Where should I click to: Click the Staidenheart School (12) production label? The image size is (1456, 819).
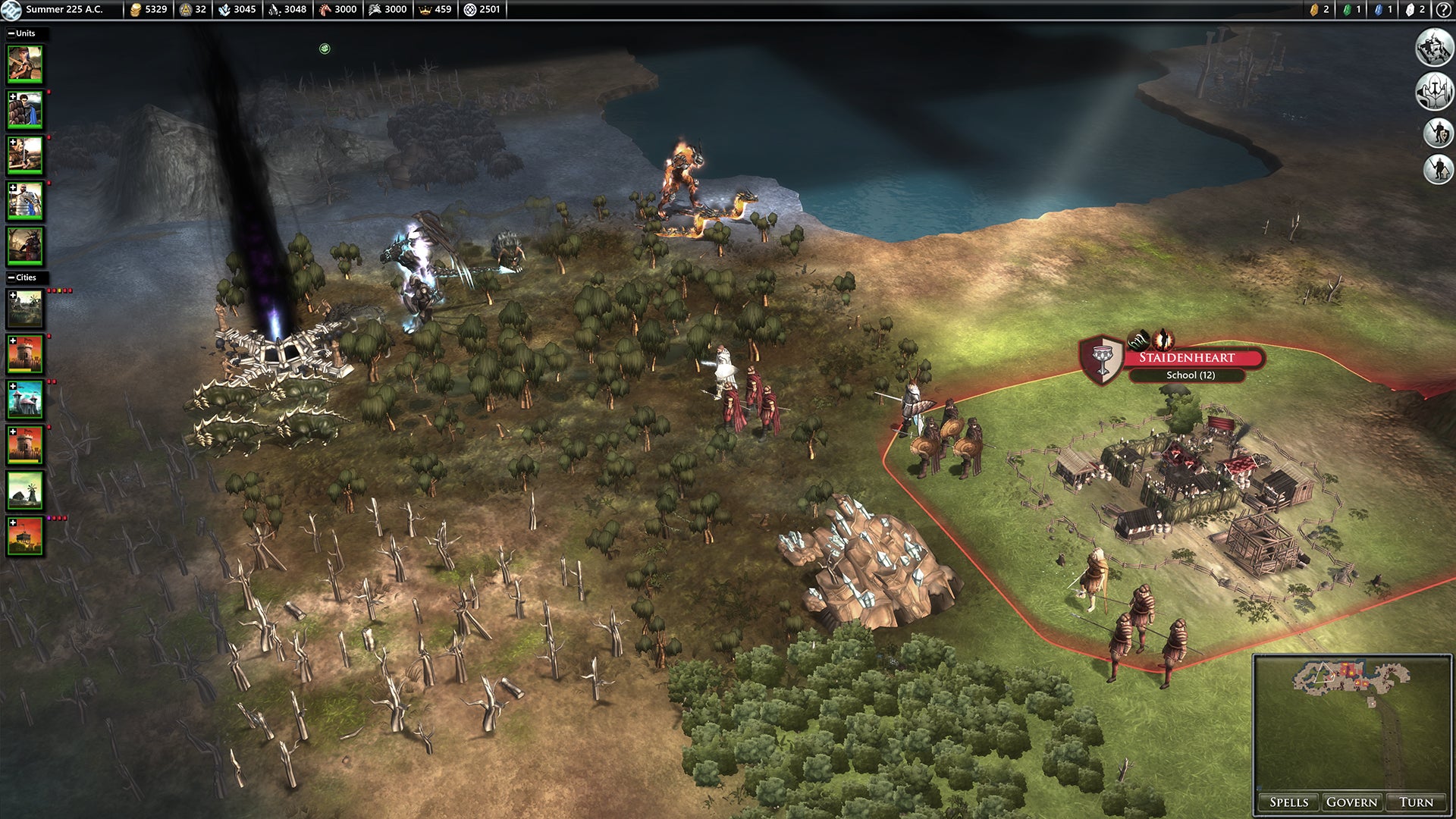pyautogui.click(x=1190, y=375)
